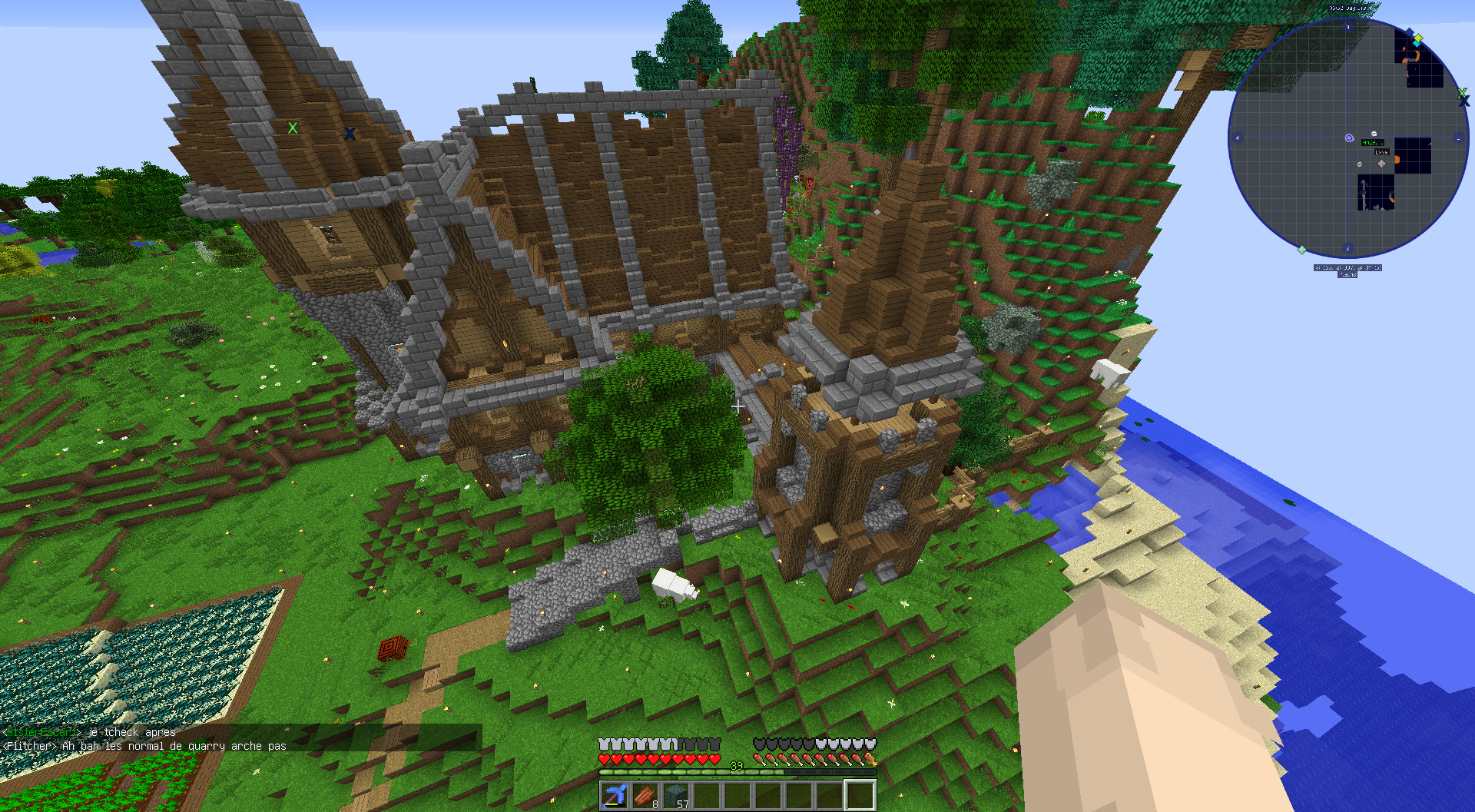Click the south compass marker on the minimap
The height and width of the screenshot is (812, 1475).
pos(1348,248)
